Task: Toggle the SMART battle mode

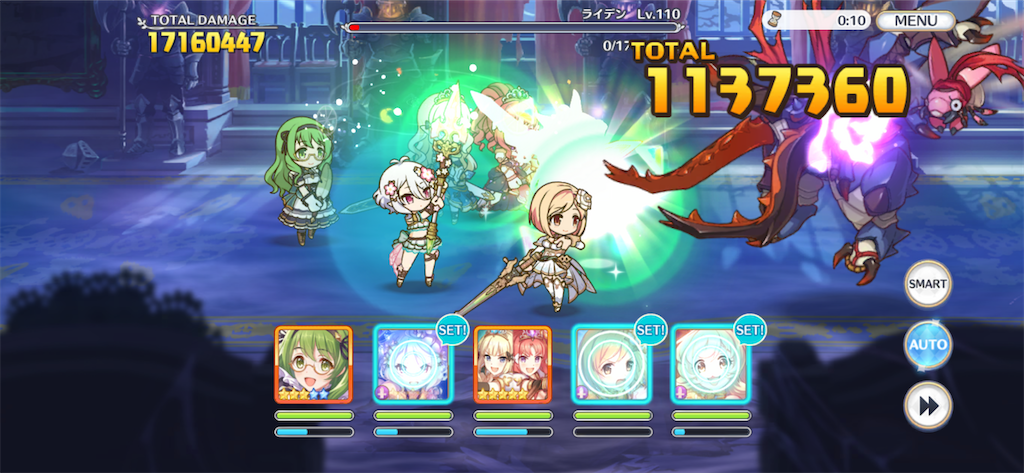Action: pos(927,284)
